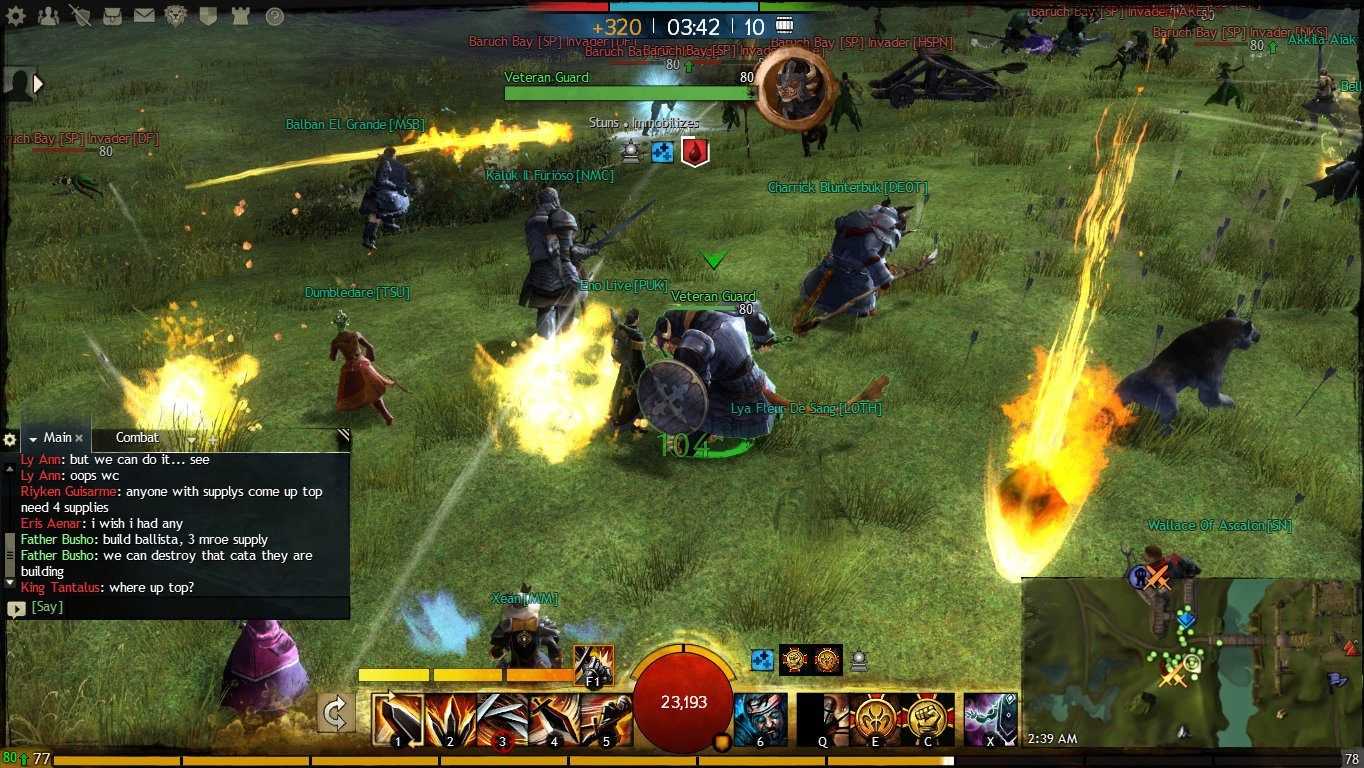Use the F1 burst skill
1364x768 pixels.
coord(593,664)
